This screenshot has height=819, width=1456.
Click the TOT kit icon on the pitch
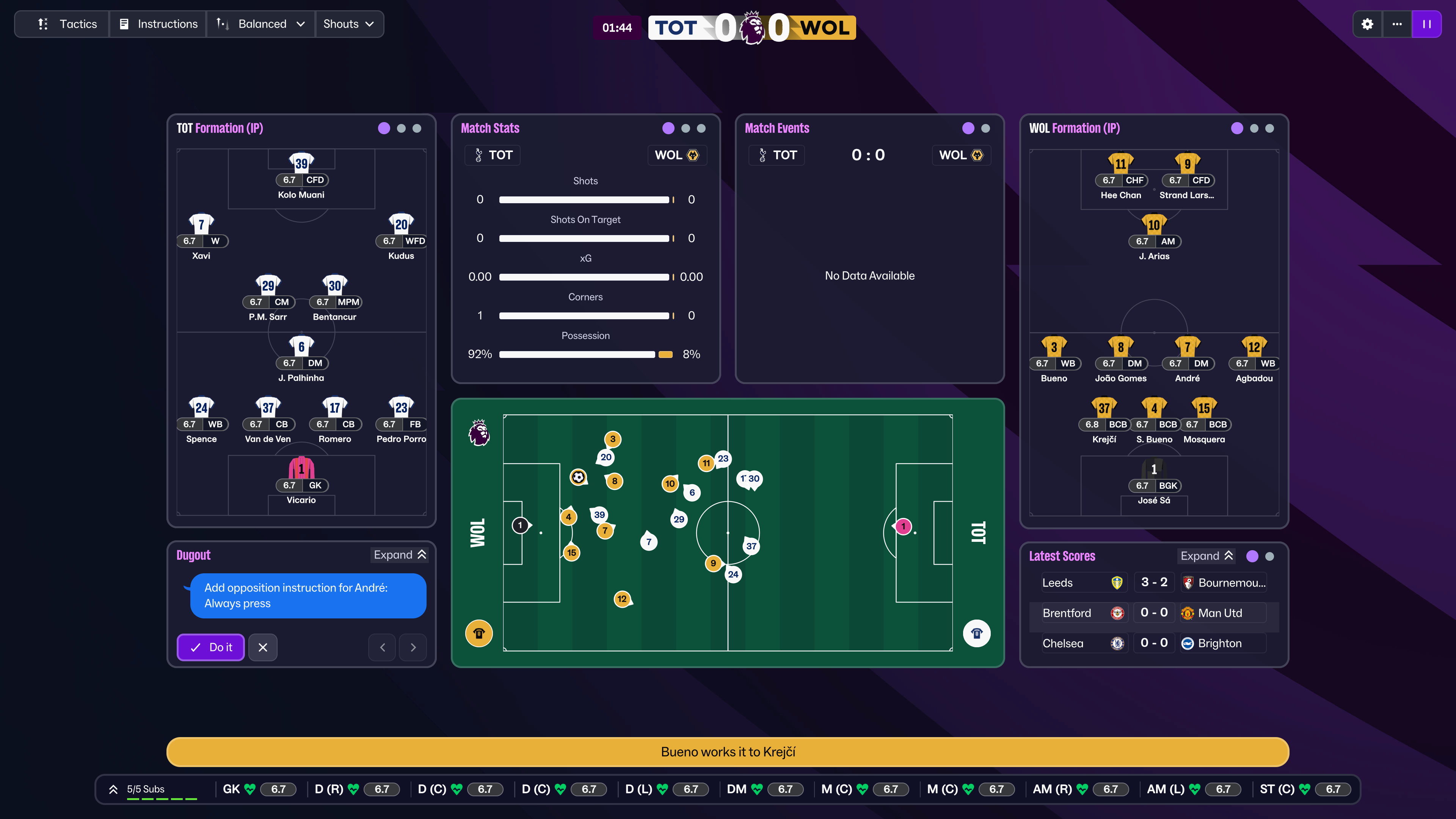click(977, 633)
